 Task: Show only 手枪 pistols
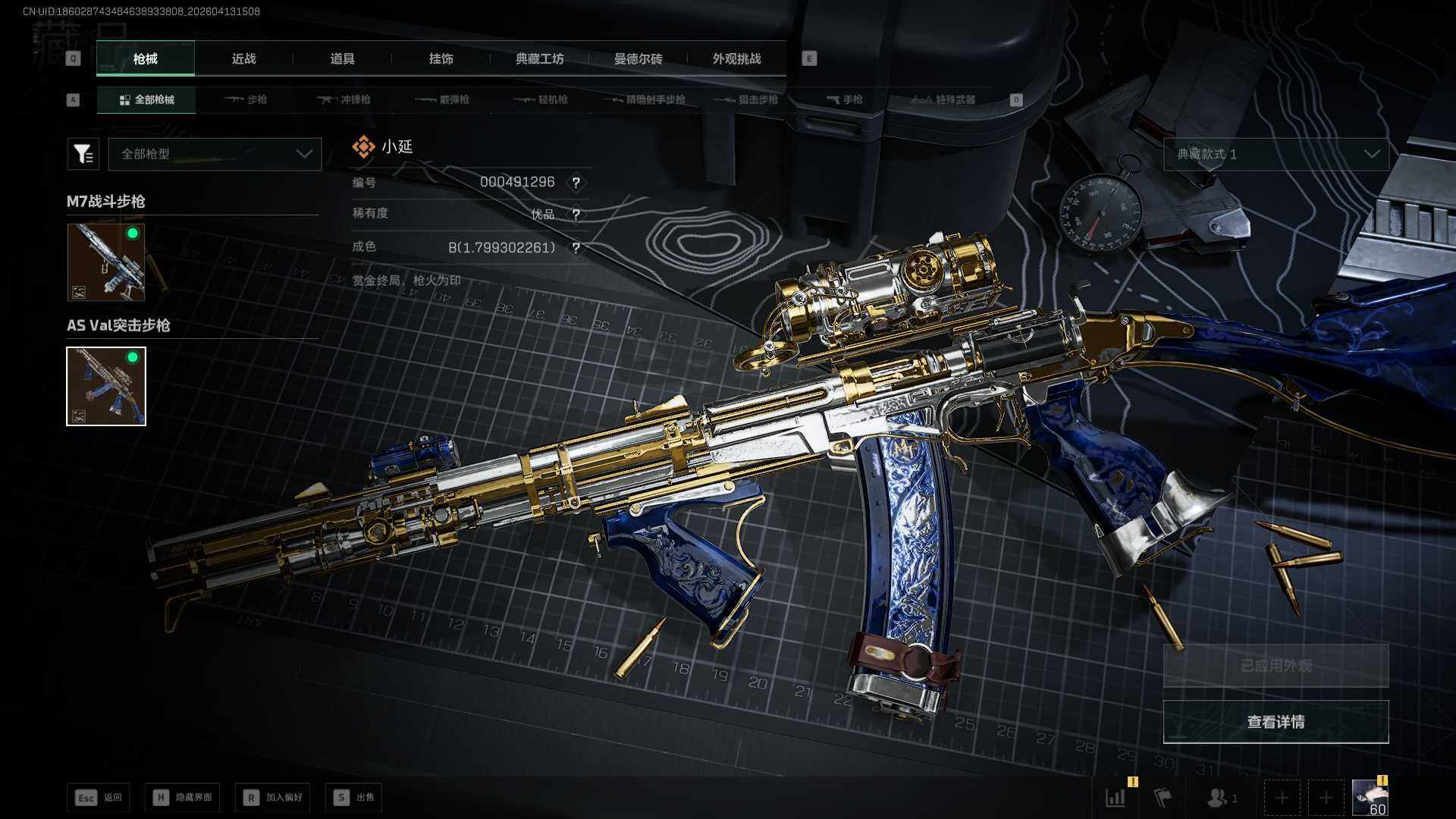(x=845, y=99)
